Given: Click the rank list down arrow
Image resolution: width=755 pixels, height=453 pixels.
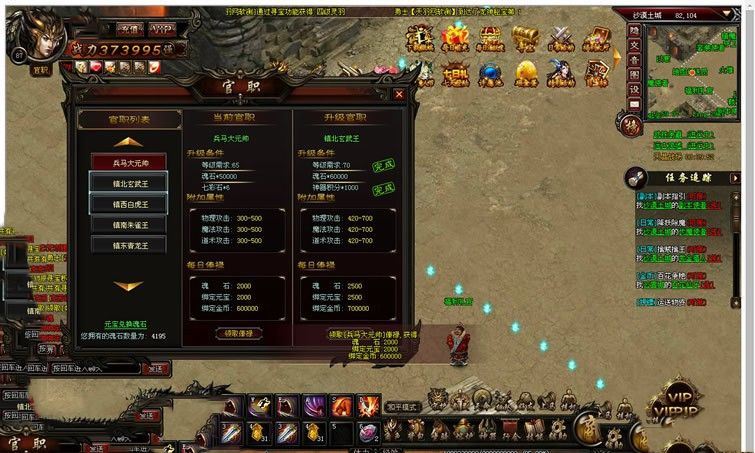Looking at the screenshot, I should [x=129, y=286].
